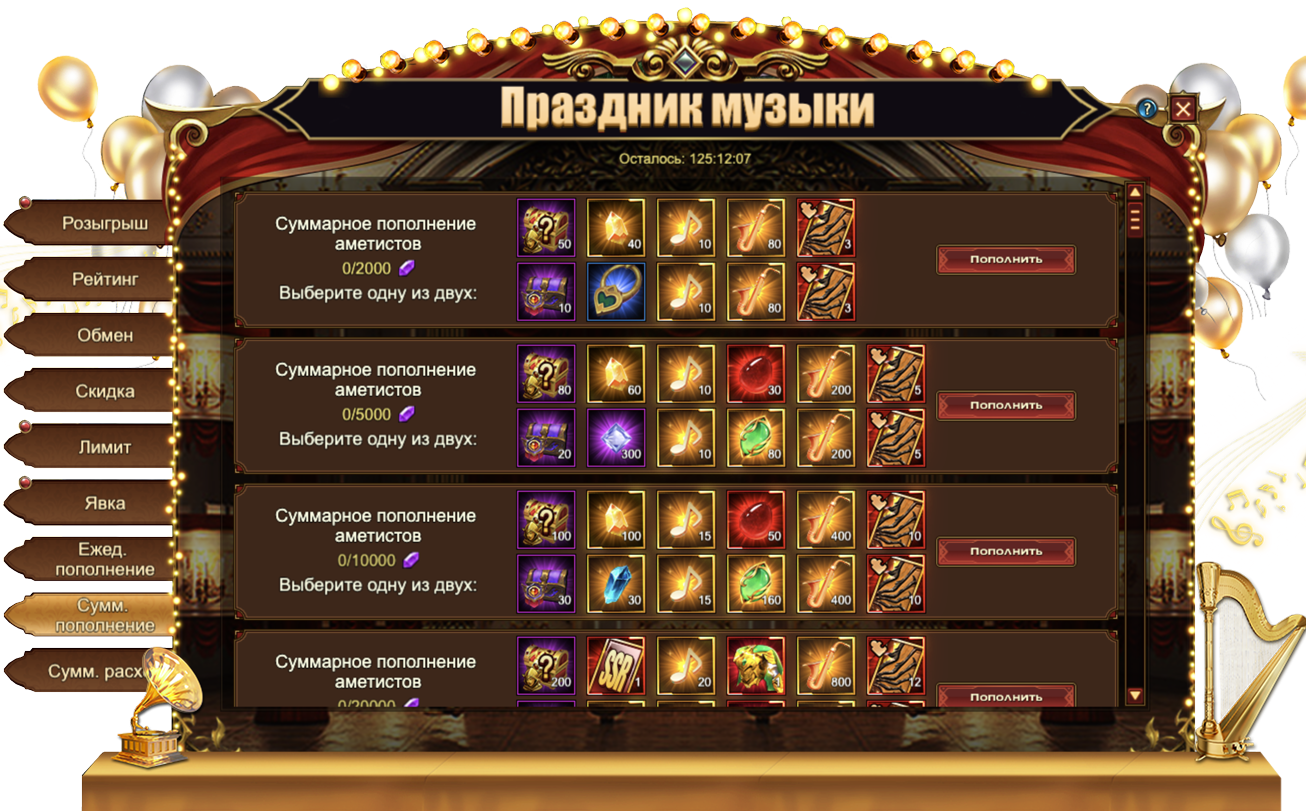Screen dimensions: 1306x811
Task: Select the Сумм. пополнение tab
Action: click(x=103, y=616)
